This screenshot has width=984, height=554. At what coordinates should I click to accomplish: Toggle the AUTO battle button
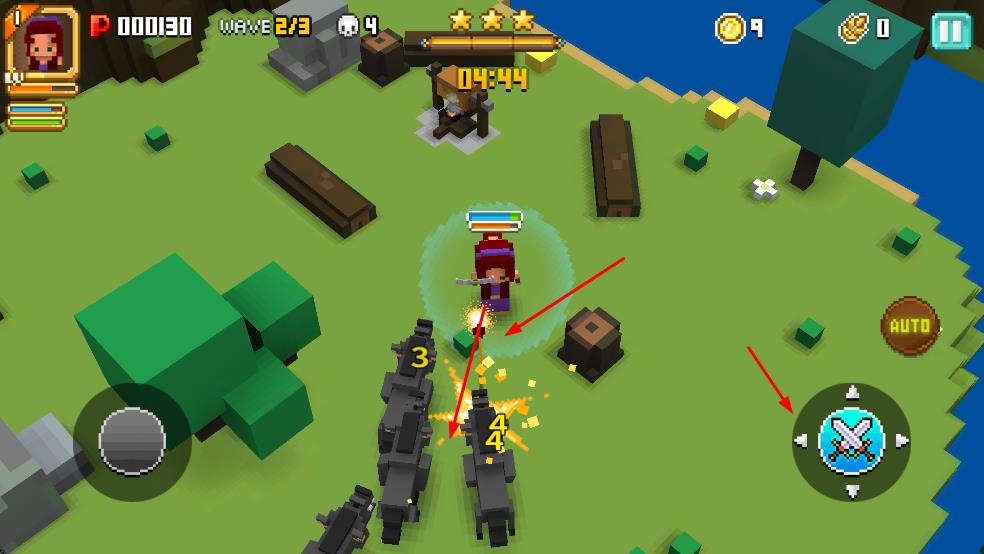[910, 325]
